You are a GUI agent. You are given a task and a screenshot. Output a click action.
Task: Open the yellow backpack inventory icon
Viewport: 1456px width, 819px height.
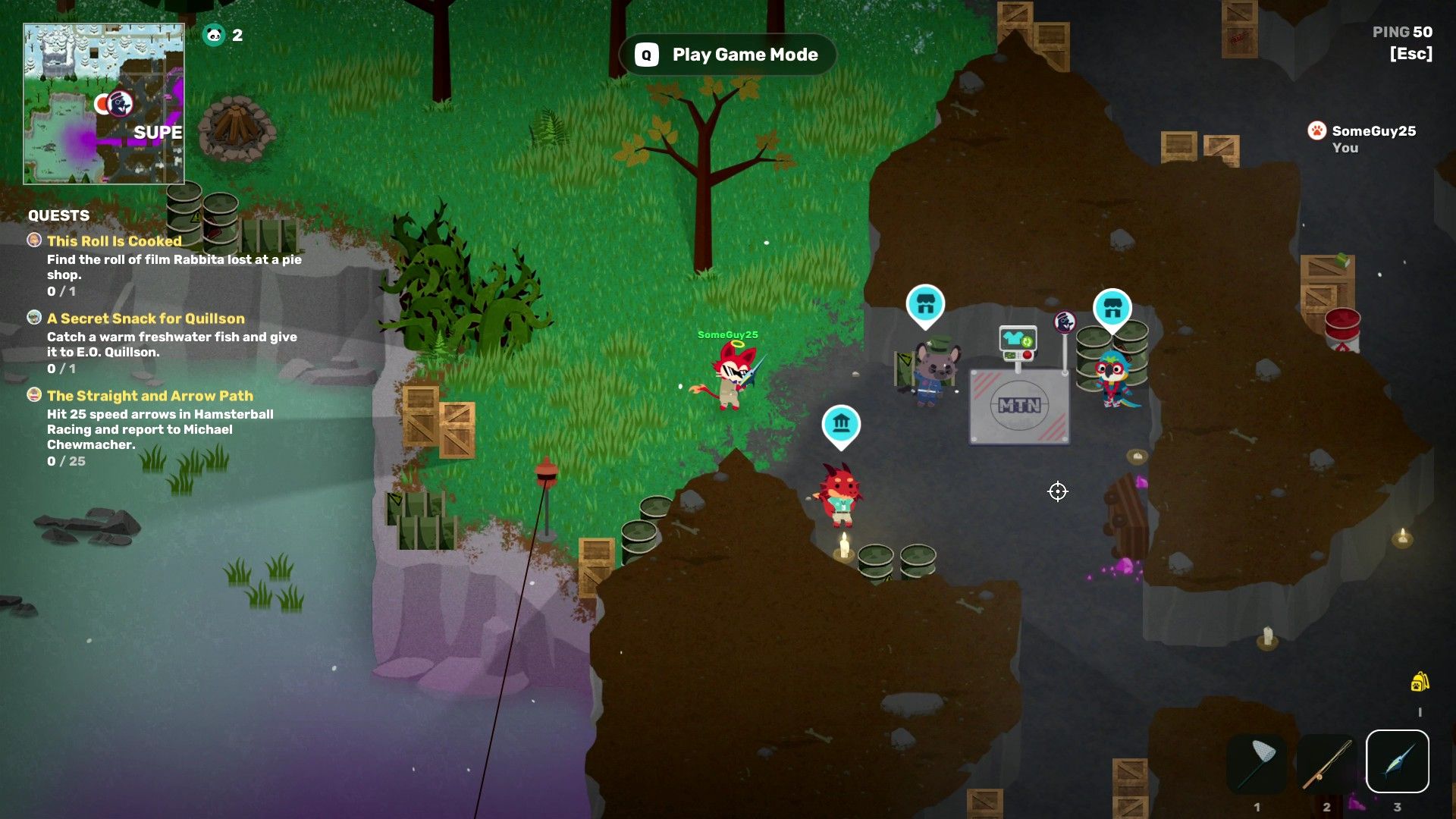tap(1420, 682)
